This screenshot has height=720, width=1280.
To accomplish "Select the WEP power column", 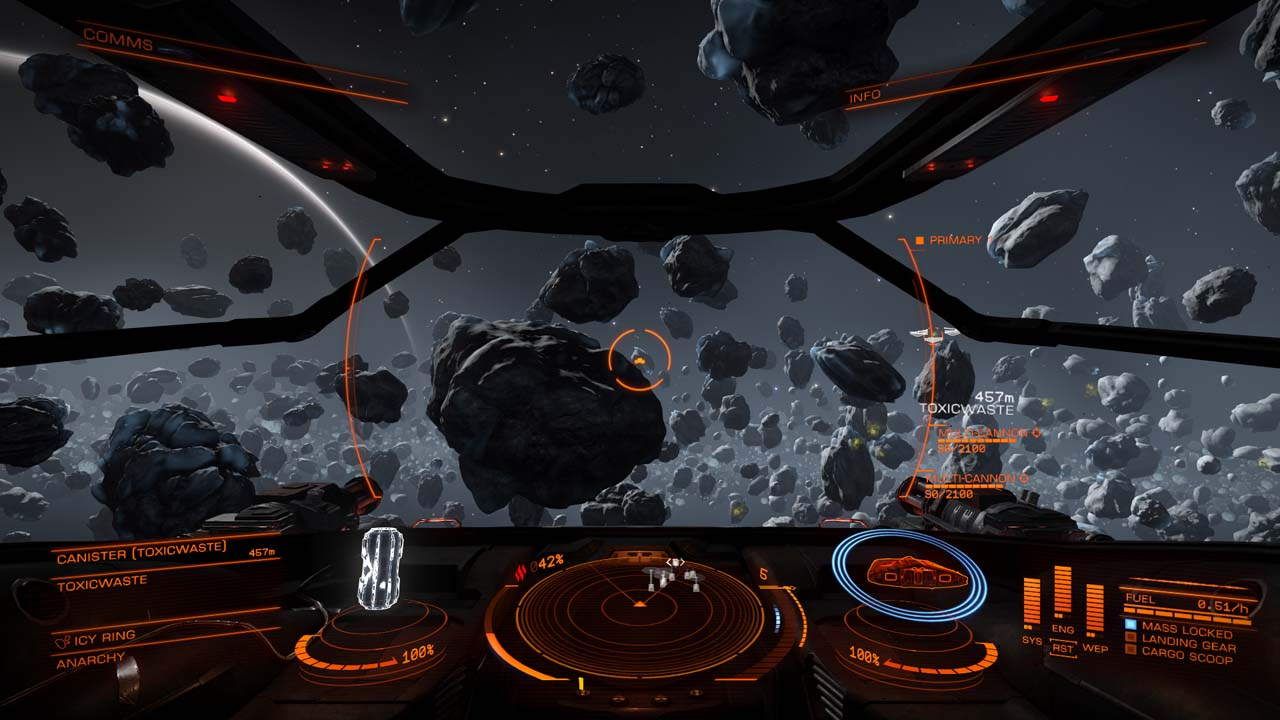I will pos(1095,607).
